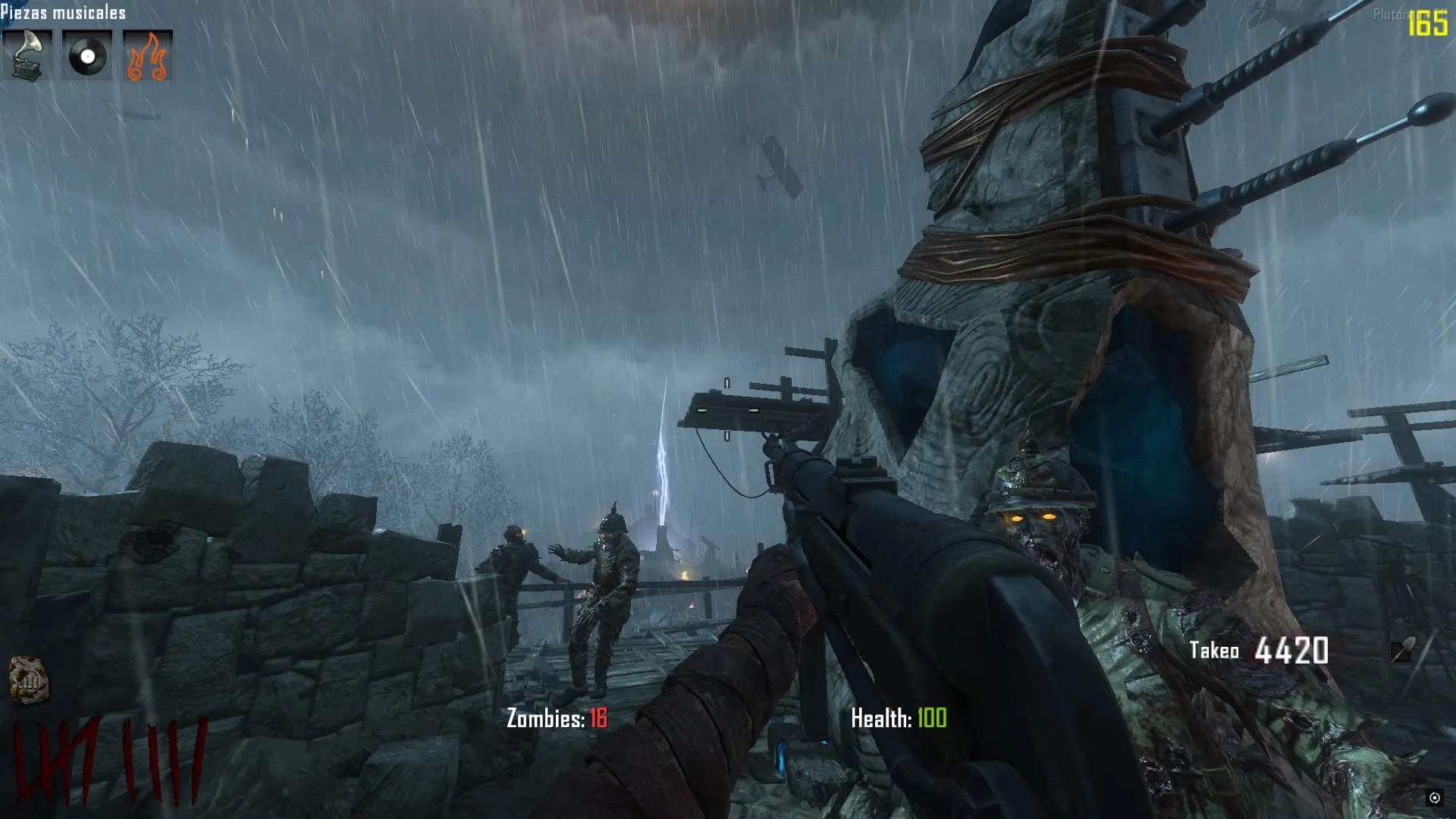The image size is (1456, 819).
Task: Choose the orange fire record icon
Action: tap(147, 55)
